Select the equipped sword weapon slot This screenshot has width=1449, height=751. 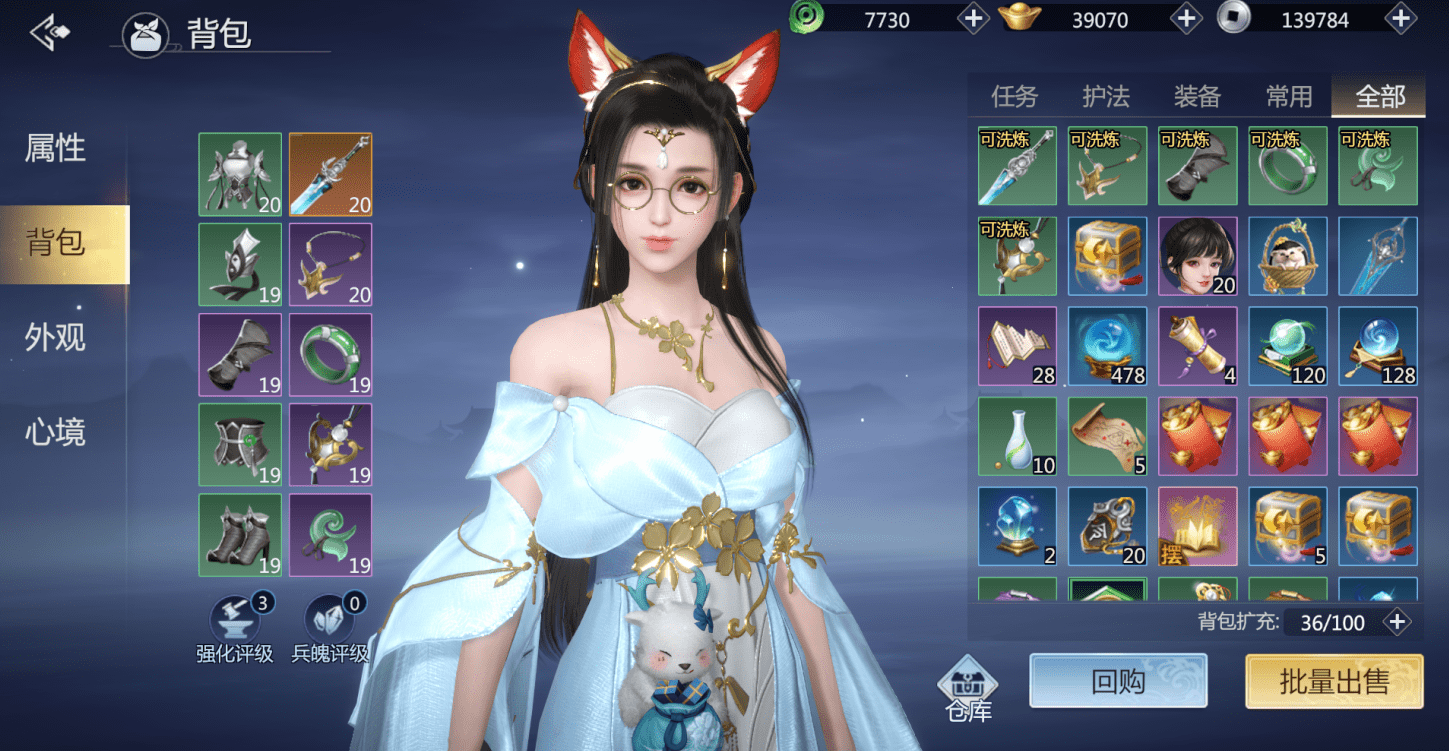coord(330,174)
